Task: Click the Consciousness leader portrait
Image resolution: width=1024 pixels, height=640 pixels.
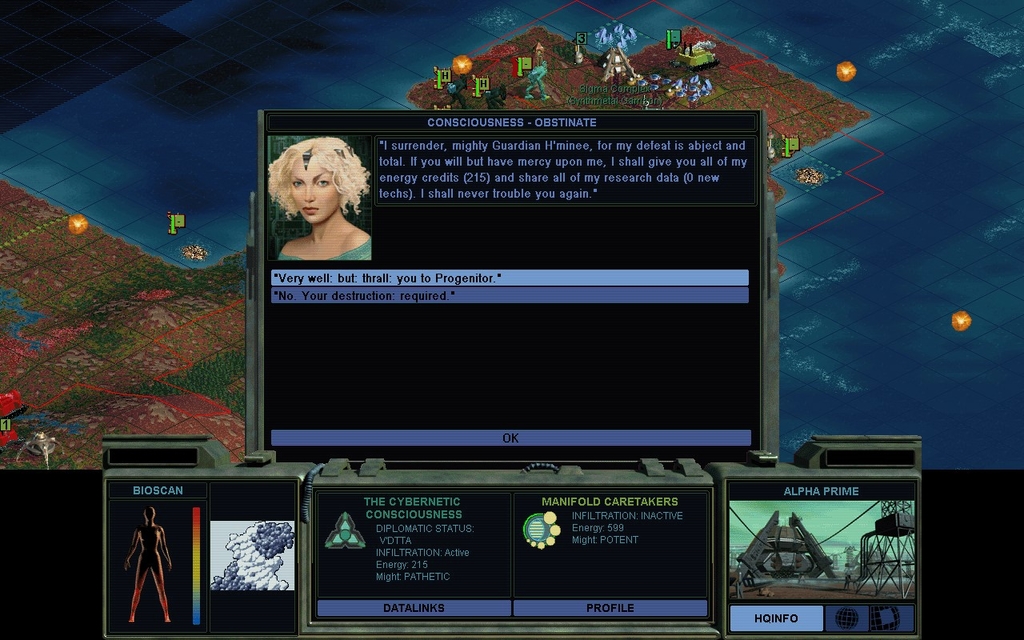Action: [x=319, y=198]
